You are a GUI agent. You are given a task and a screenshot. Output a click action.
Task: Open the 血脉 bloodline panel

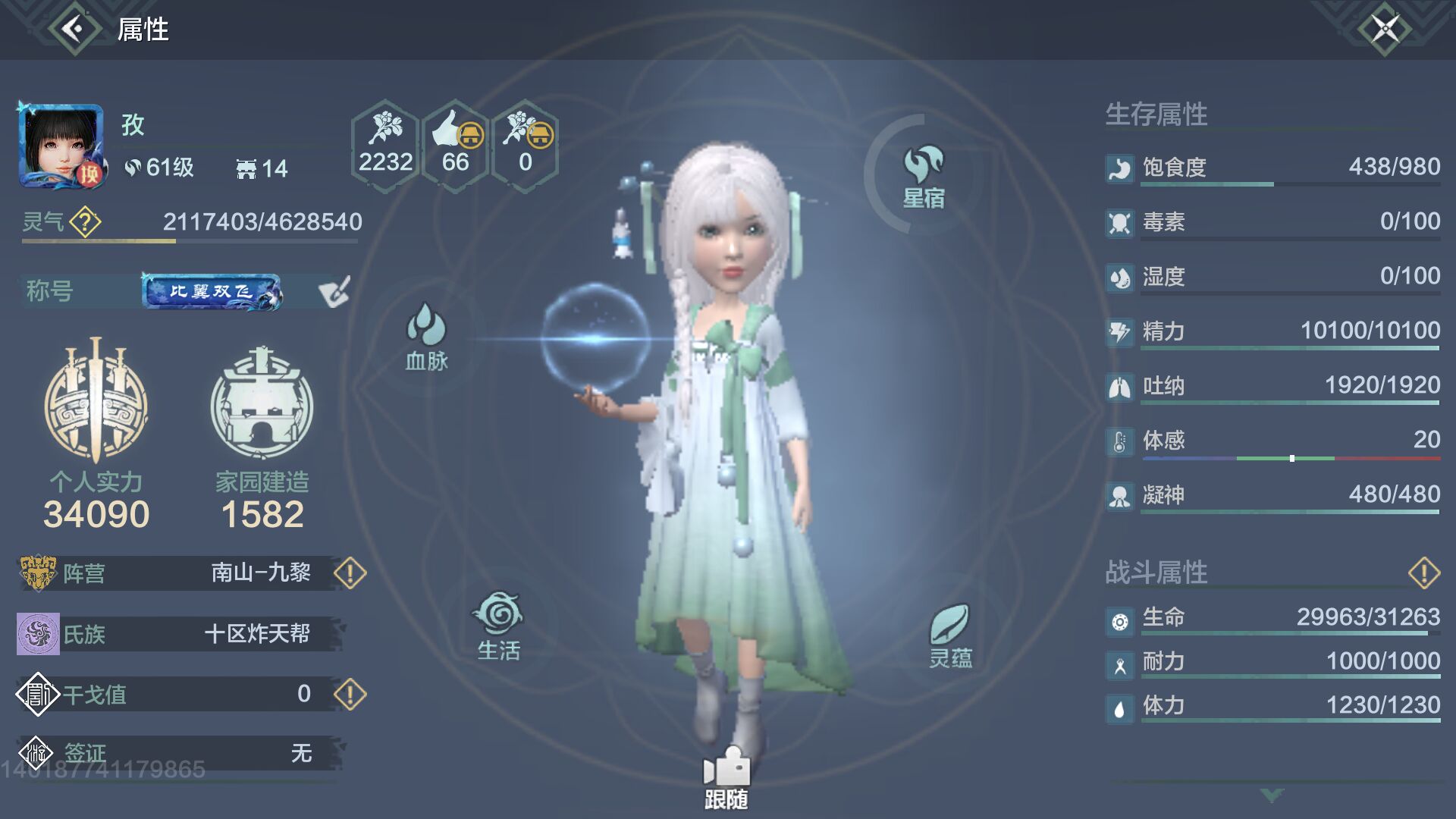pos(426,337)
